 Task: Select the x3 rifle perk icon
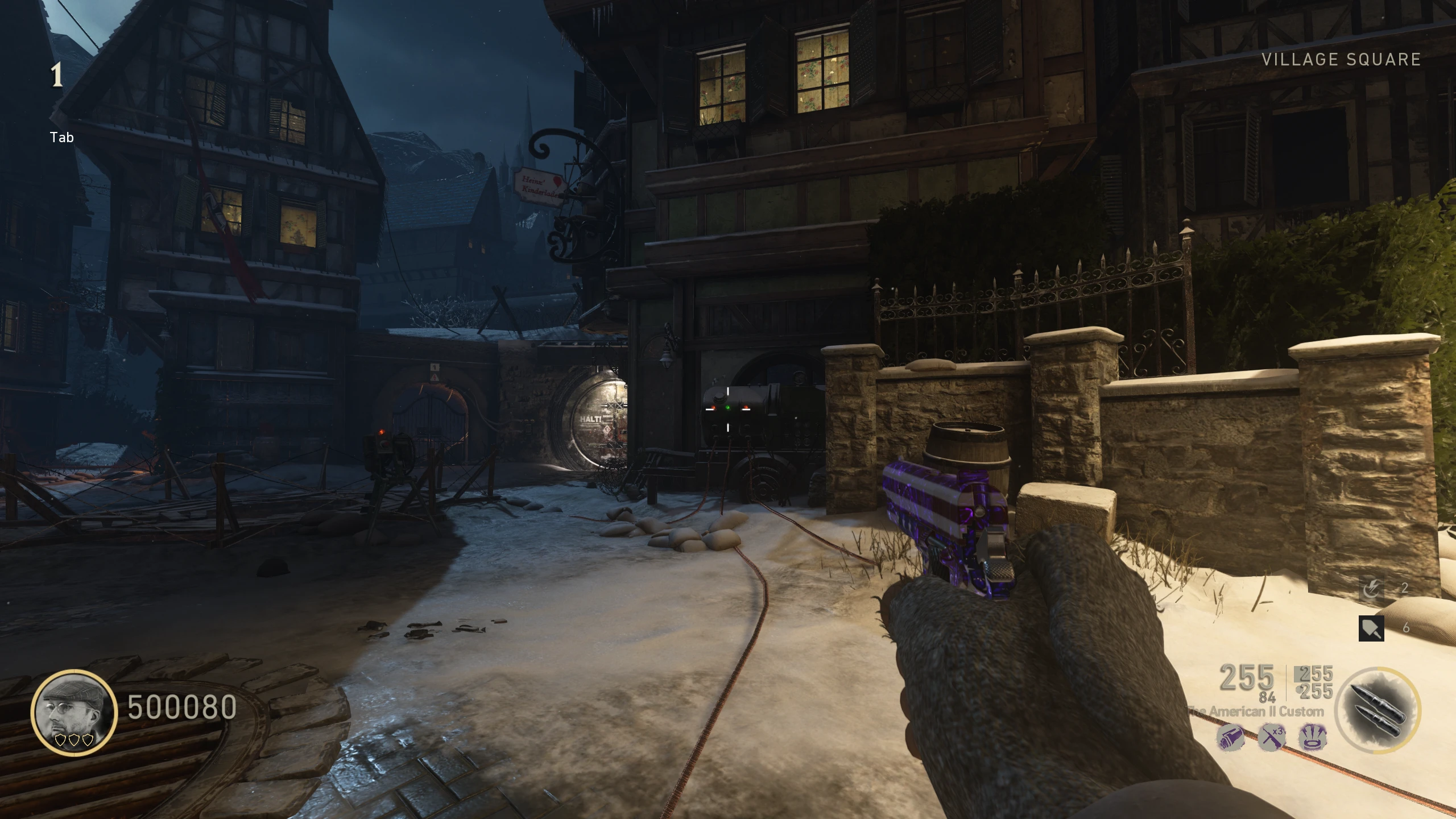(x=1272, y=738)
